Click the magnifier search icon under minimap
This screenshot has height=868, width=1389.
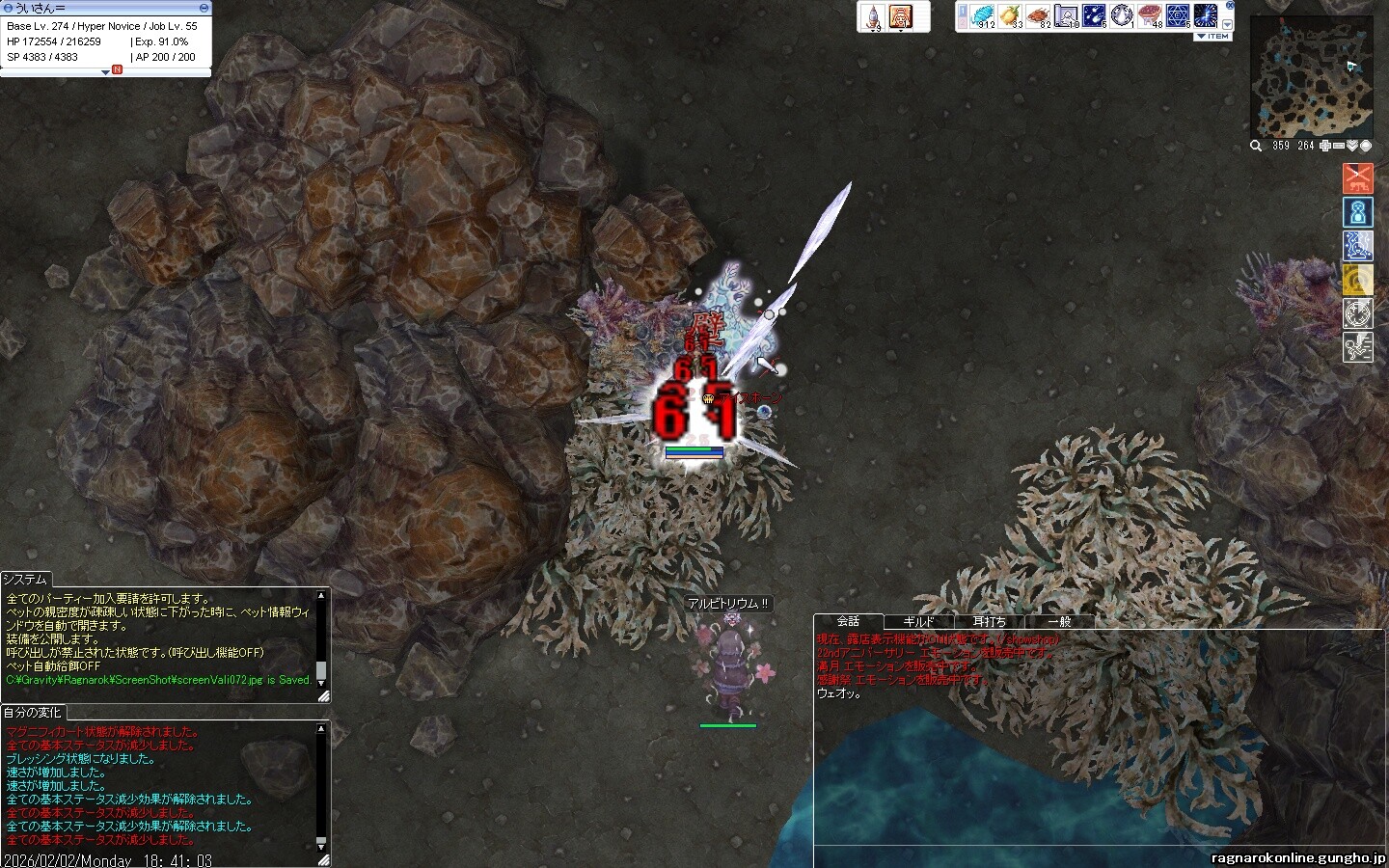point(1256,146)
